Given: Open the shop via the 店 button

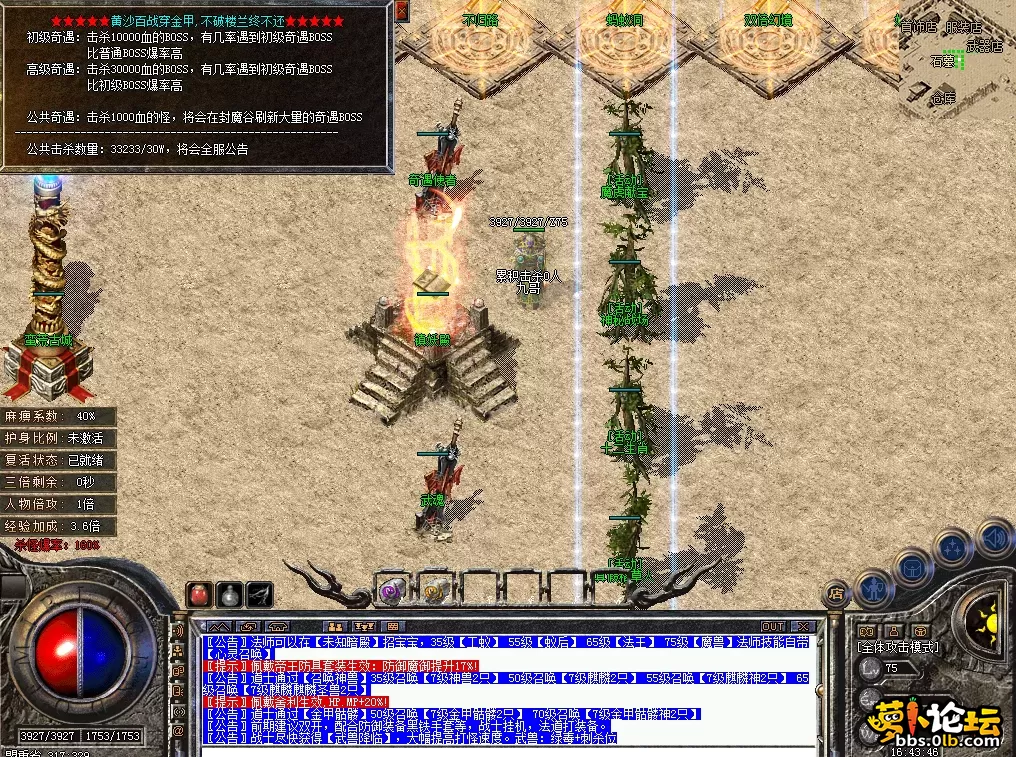Looking at the screenshot, I should 837,594.
